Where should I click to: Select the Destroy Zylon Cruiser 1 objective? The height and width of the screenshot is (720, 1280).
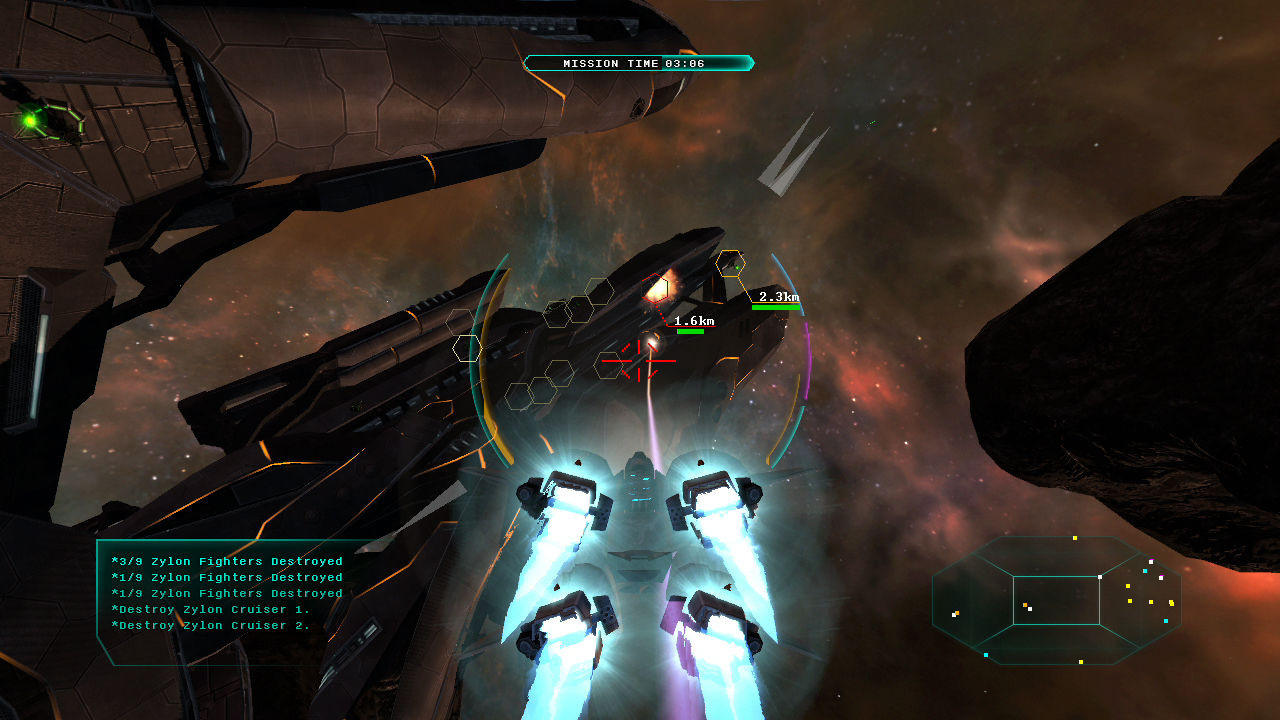[211, 609]
